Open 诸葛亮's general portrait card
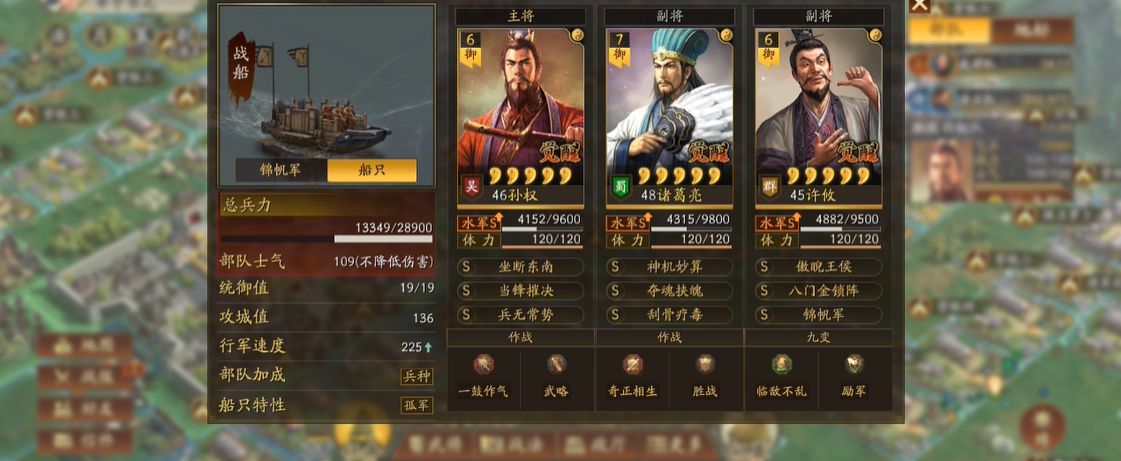The image size is (1121, 461). point(669,110)
